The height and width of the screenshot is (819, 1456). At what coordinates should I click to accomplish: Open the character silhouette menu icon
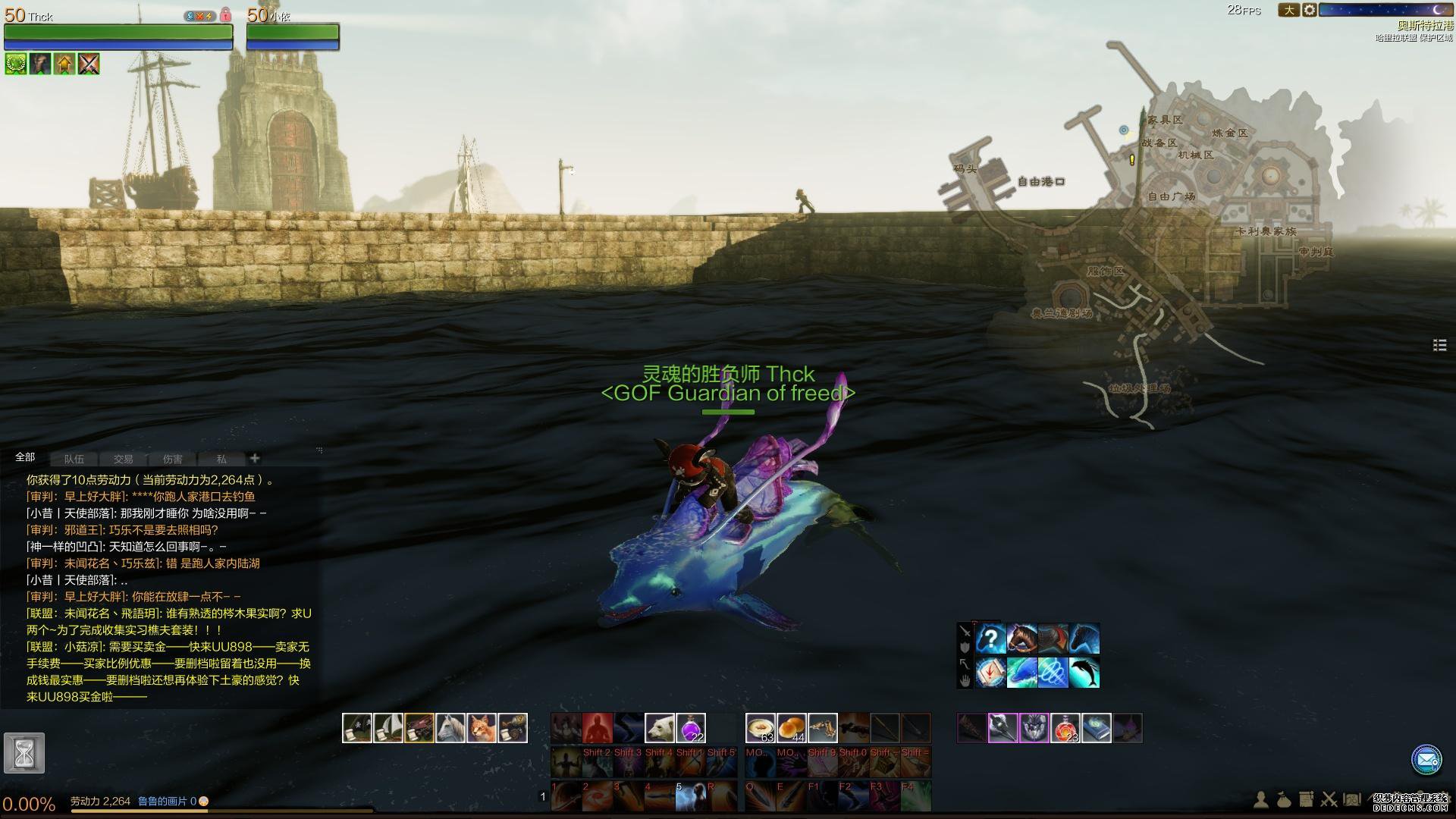[1260, 799]
